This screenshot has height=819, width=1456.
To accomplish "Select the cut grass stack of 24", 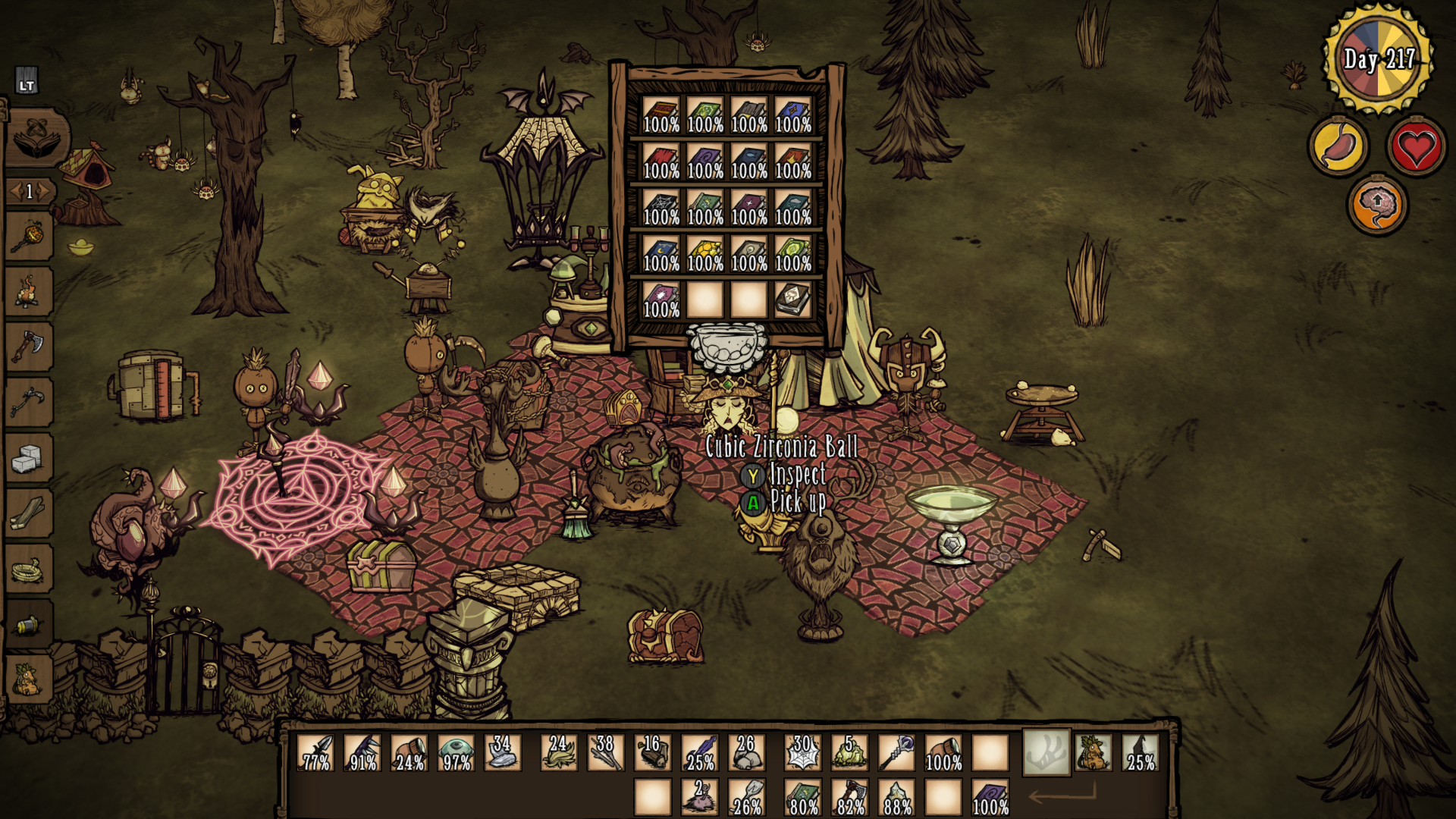I will point(559,752).
